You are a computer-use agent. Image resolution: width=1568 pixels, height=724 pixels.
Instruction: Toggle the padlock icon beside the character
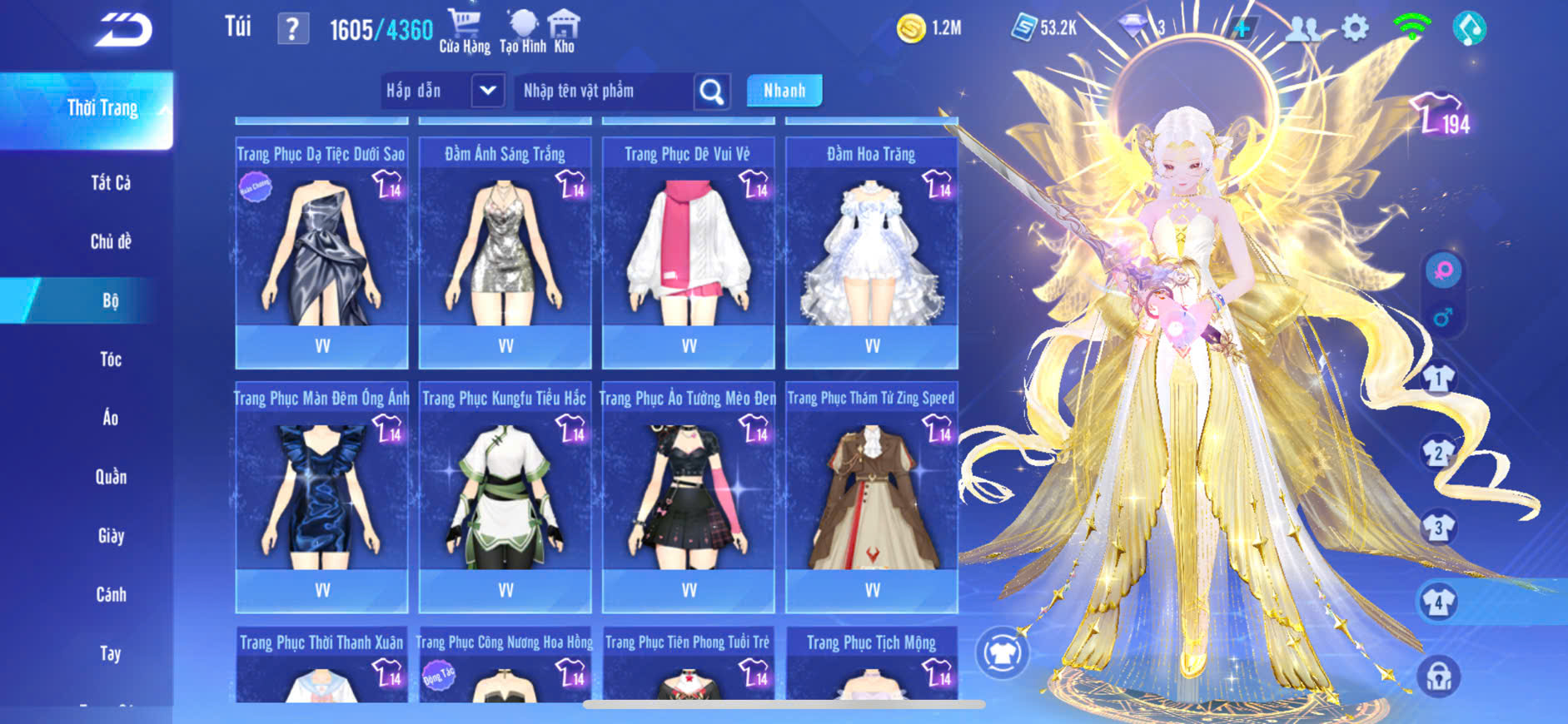point(1438,677)
